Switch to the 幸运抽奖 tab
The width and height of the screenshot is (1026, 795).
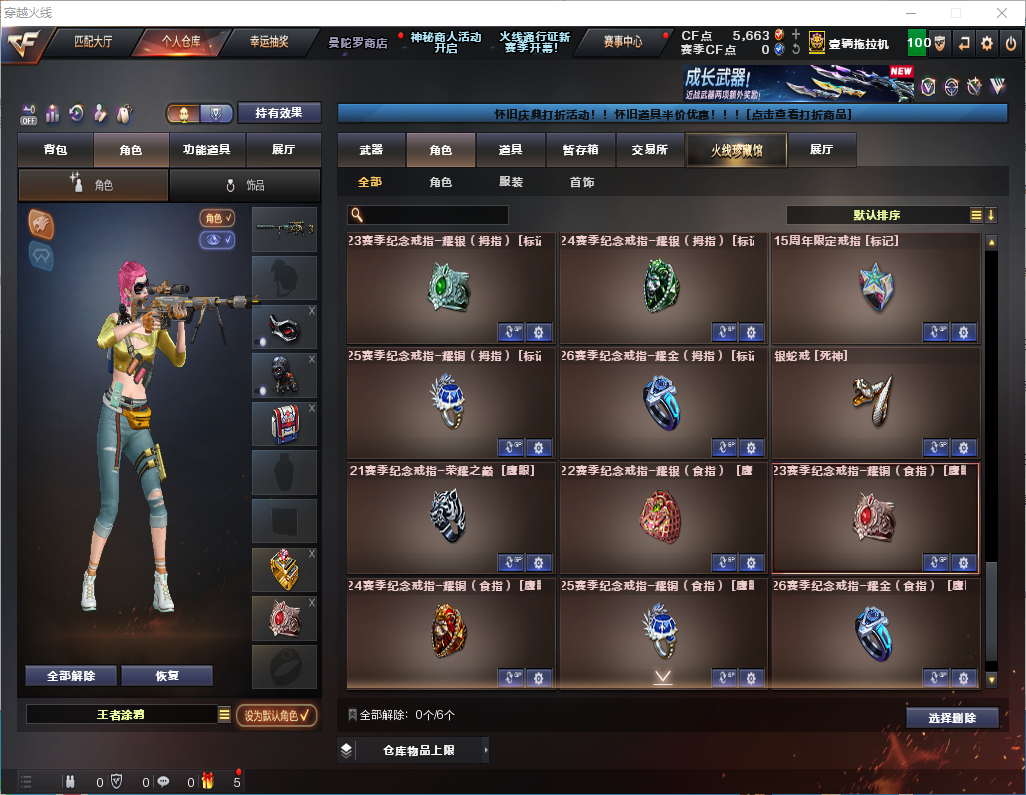268,42
